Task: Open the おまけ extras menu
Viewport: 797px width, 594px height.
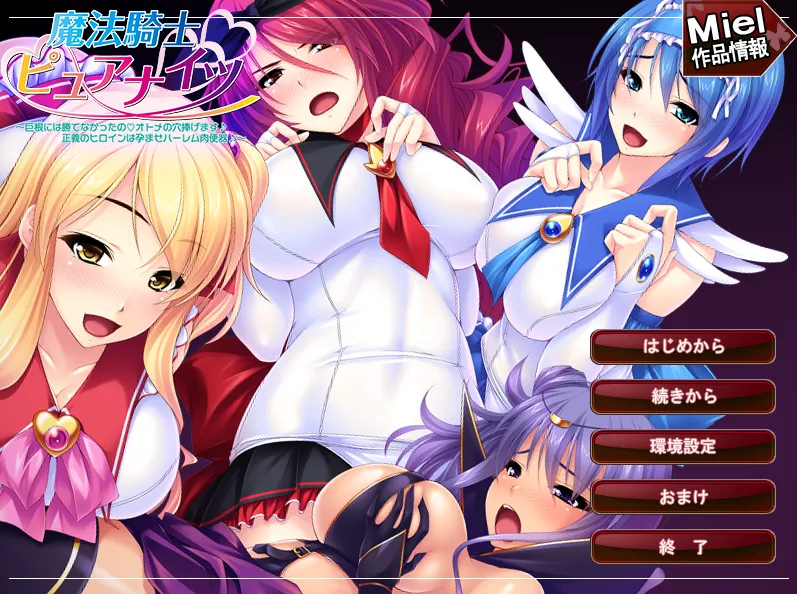Action: 683,496
